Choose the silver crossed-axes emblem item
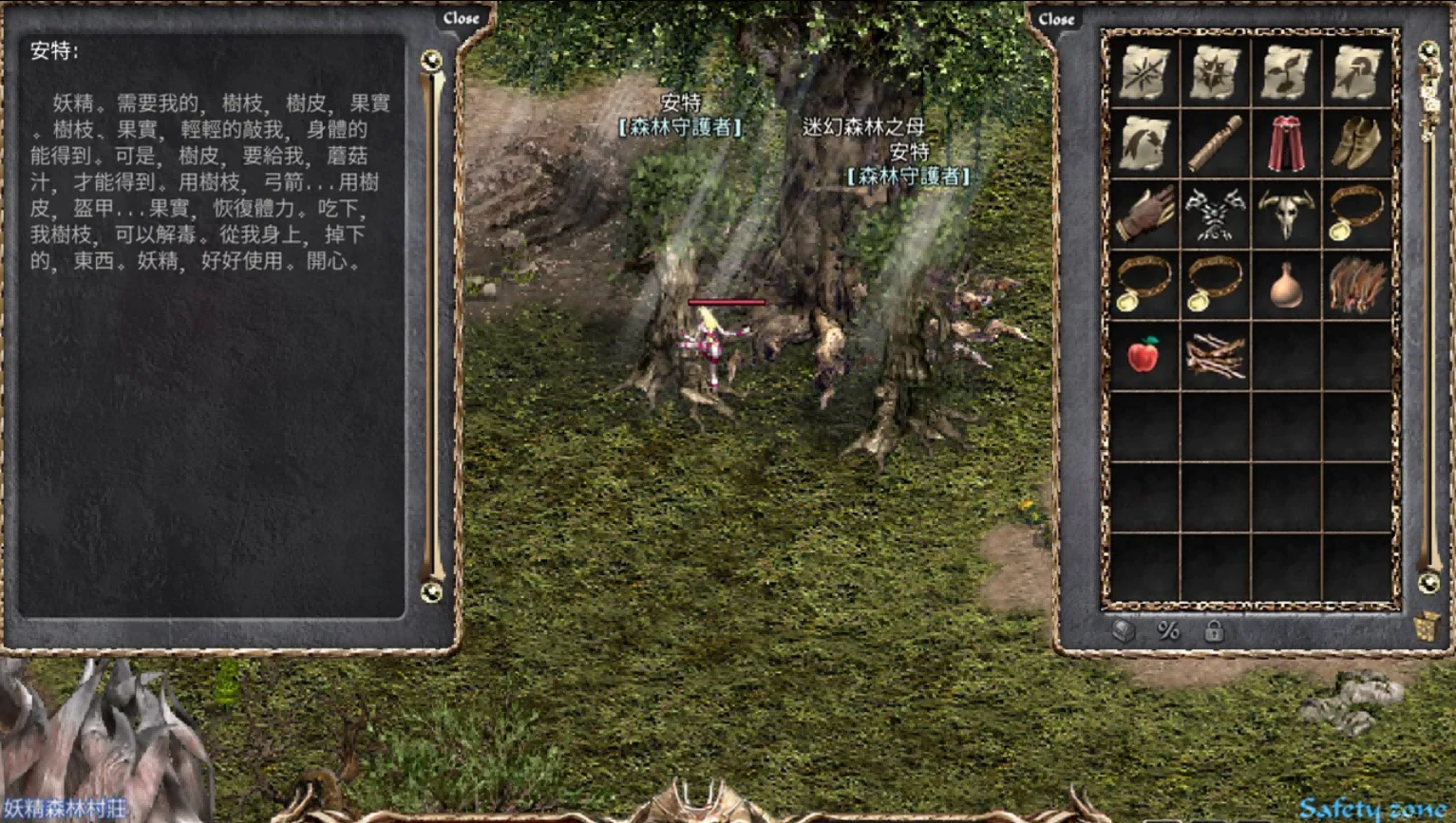Viewport: 1456px width, 823px height. pos(1215,214)
